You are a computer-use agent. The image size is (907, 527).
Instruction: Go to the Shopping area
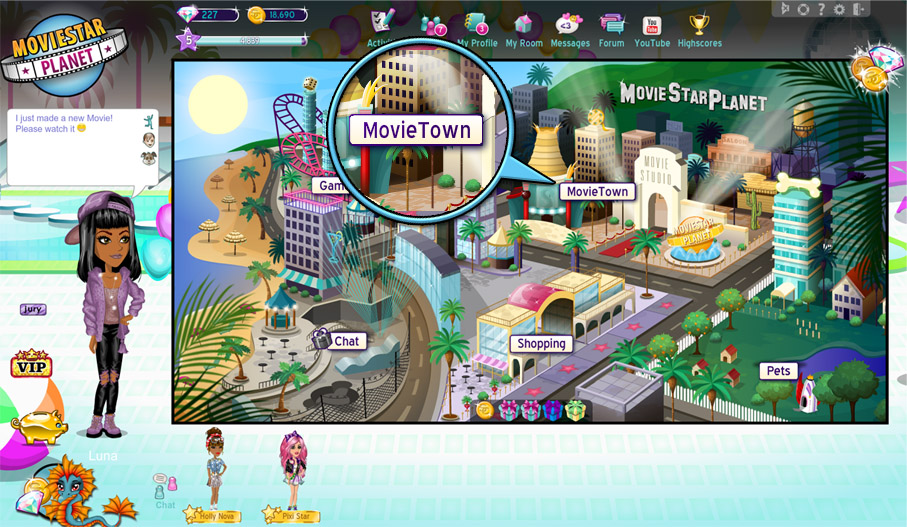point(542,343)
